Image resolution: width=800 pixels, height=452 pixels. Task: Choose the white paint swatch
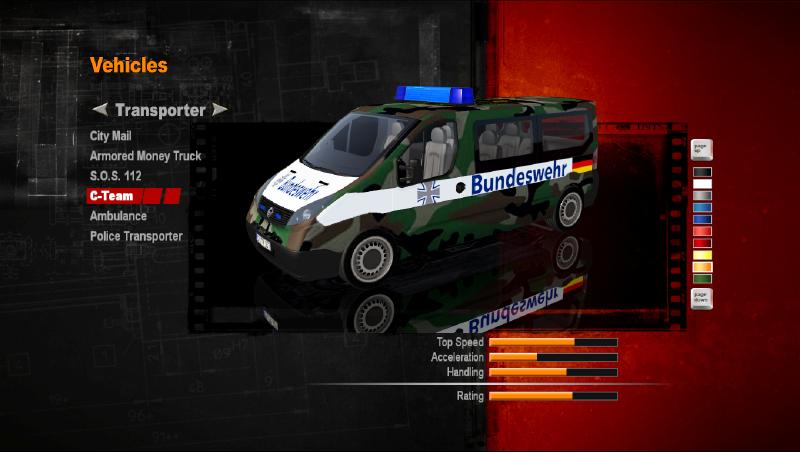click(701, 184)
